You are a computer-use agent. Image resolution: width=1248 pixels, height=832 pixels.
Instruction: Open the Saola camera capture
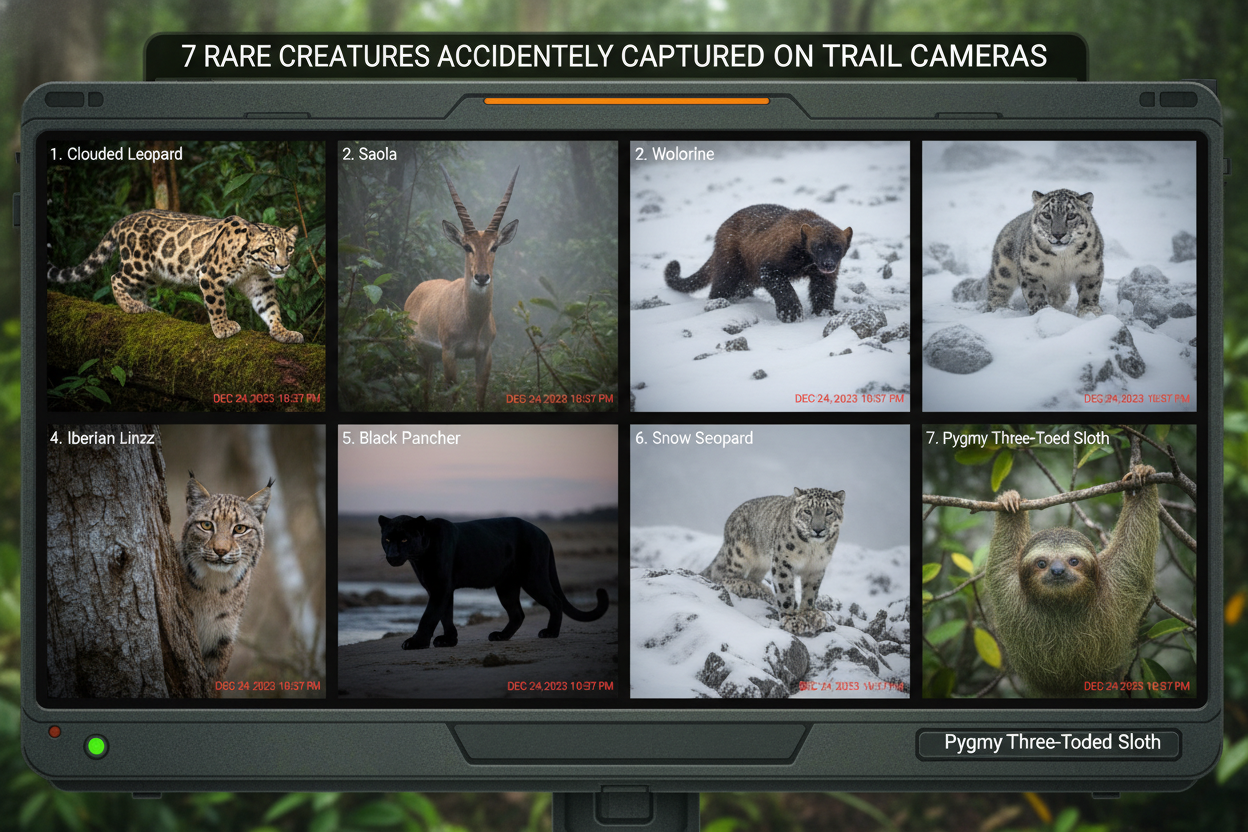tap(478, 275)
